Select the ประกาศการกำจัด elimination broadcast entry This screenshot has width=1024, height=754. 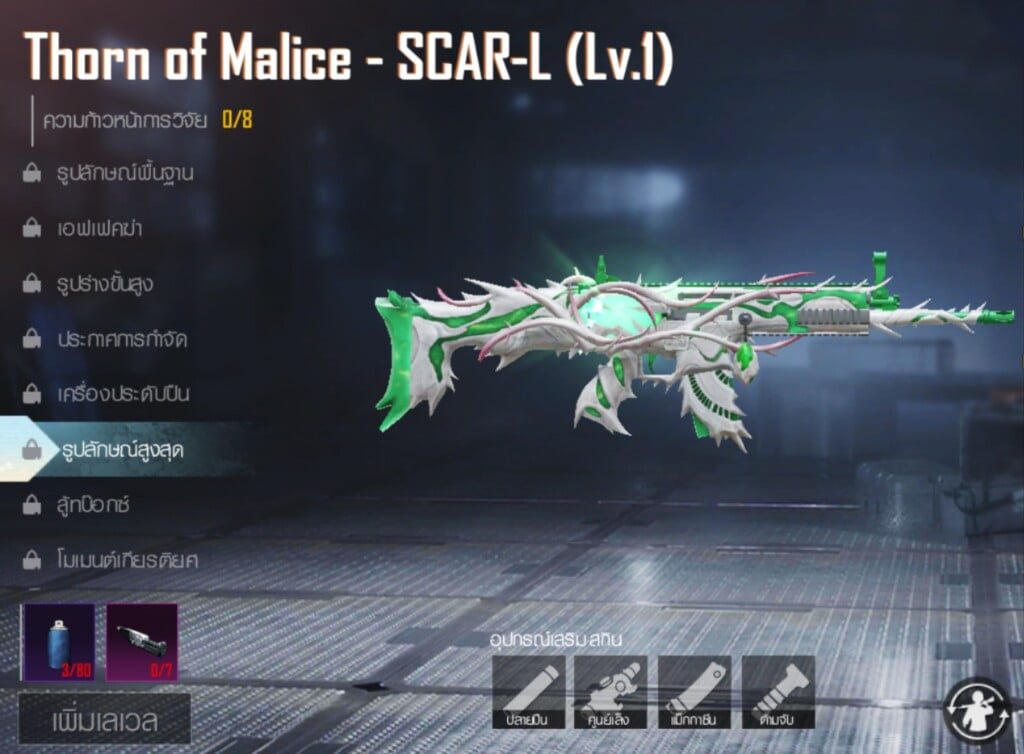click(x=121, y=339)
